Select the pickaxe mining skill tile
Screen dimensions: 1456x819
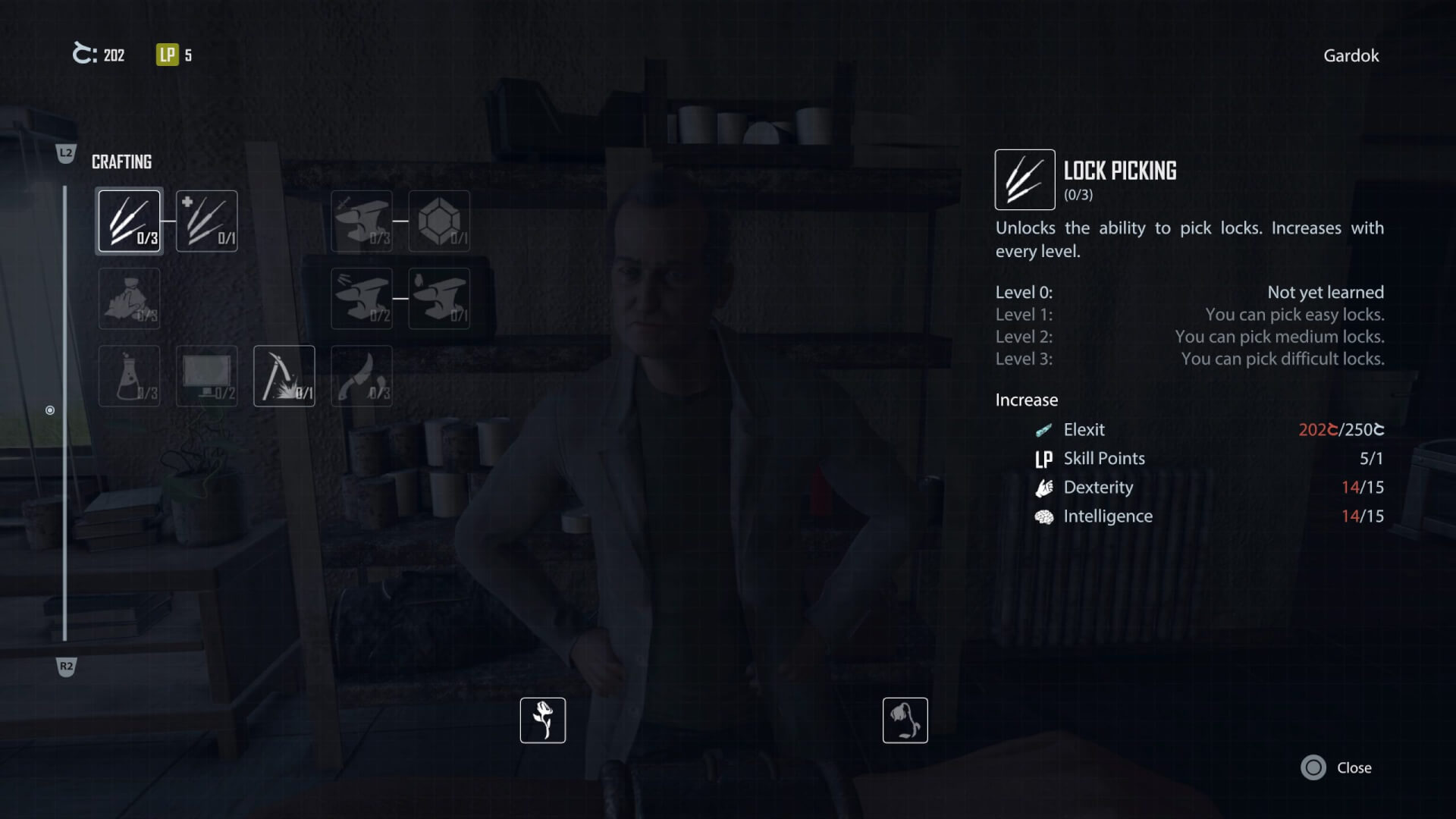click(284, 376)
